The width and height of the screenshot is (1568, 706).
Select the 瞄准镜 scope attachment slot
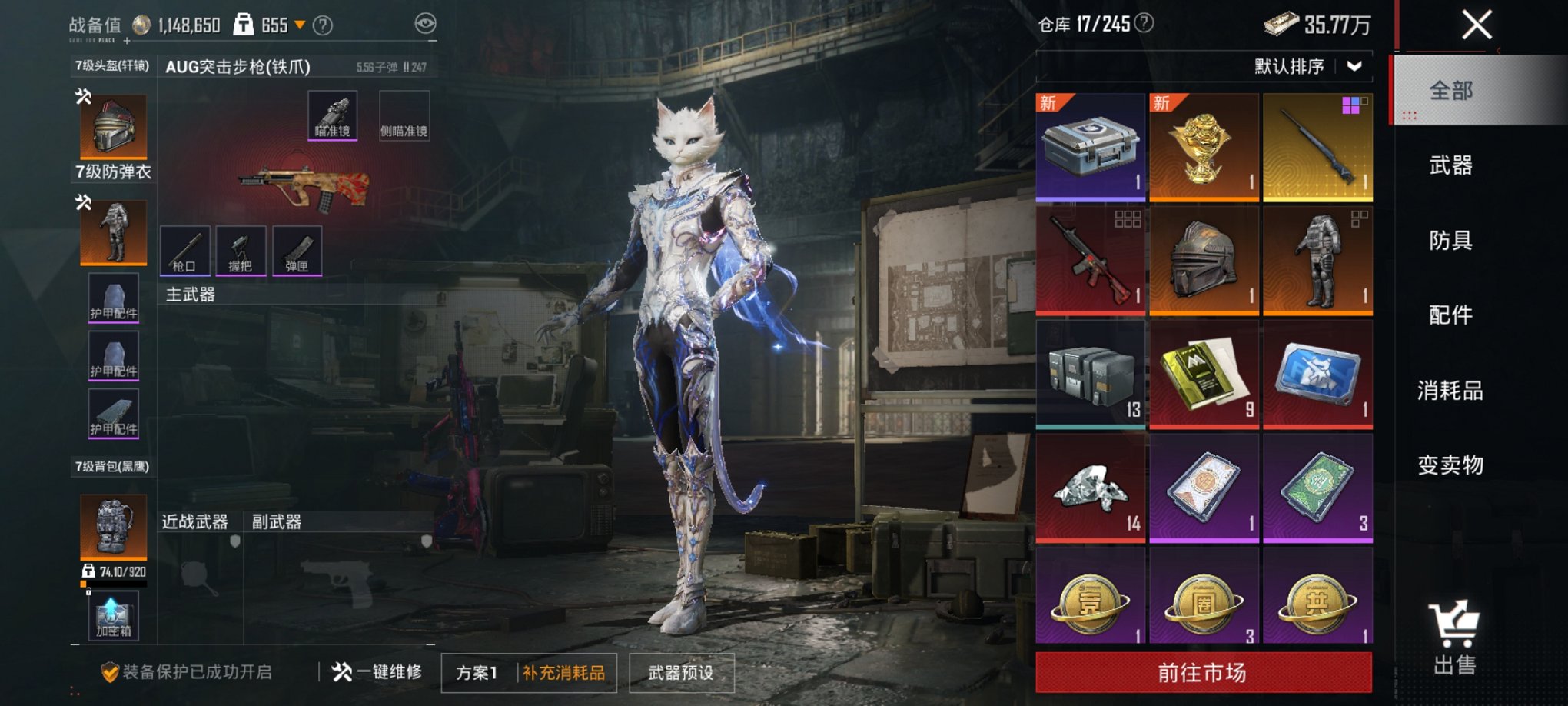332,114
